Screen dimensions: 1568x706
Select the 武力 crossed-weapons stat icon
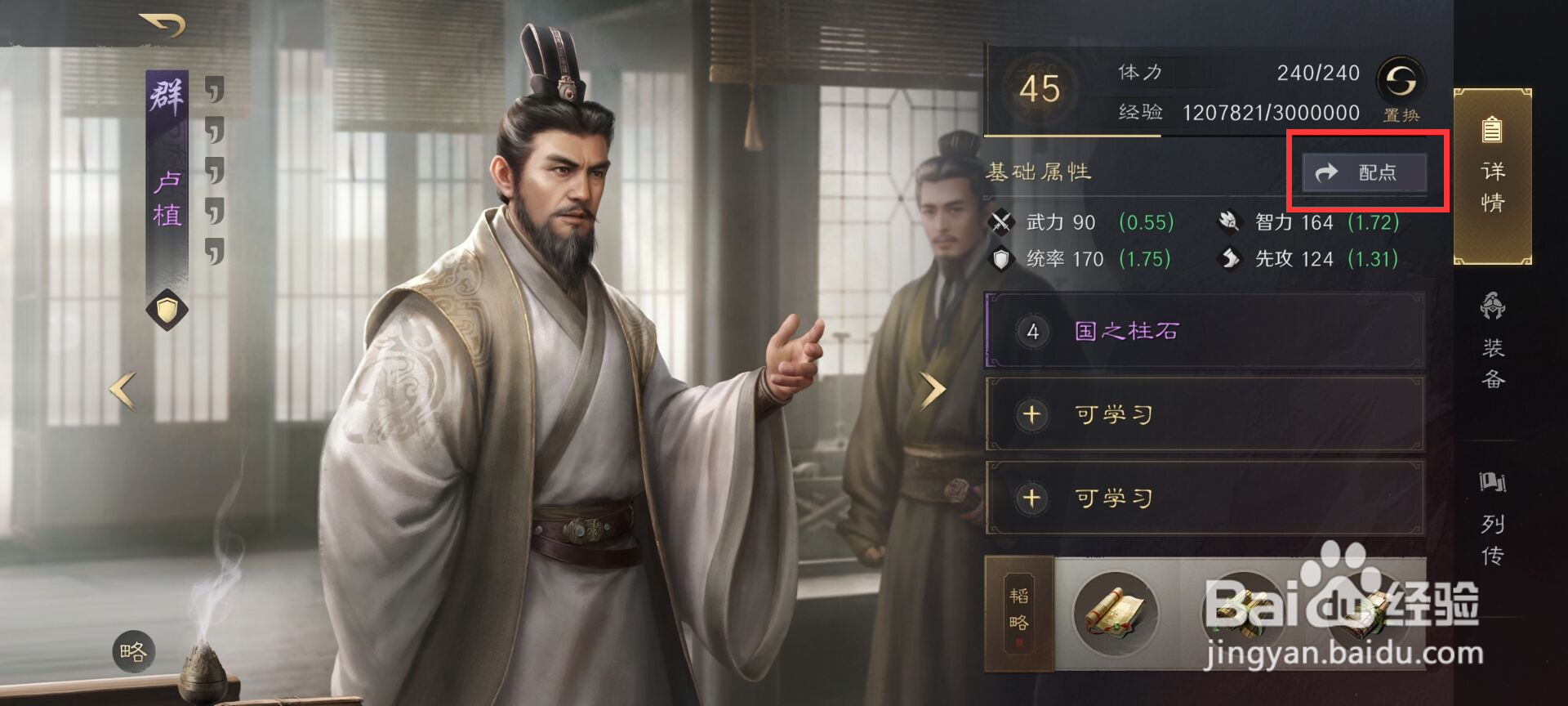pyautogui.click(x=1003, y=221)
